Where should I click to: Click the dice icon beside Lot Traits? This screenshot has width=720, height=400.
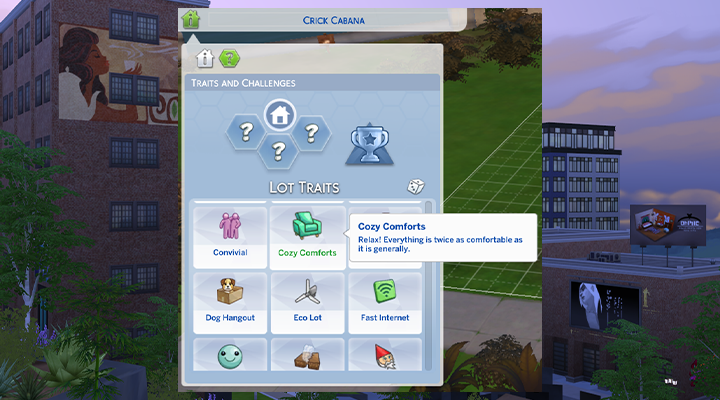415,187
